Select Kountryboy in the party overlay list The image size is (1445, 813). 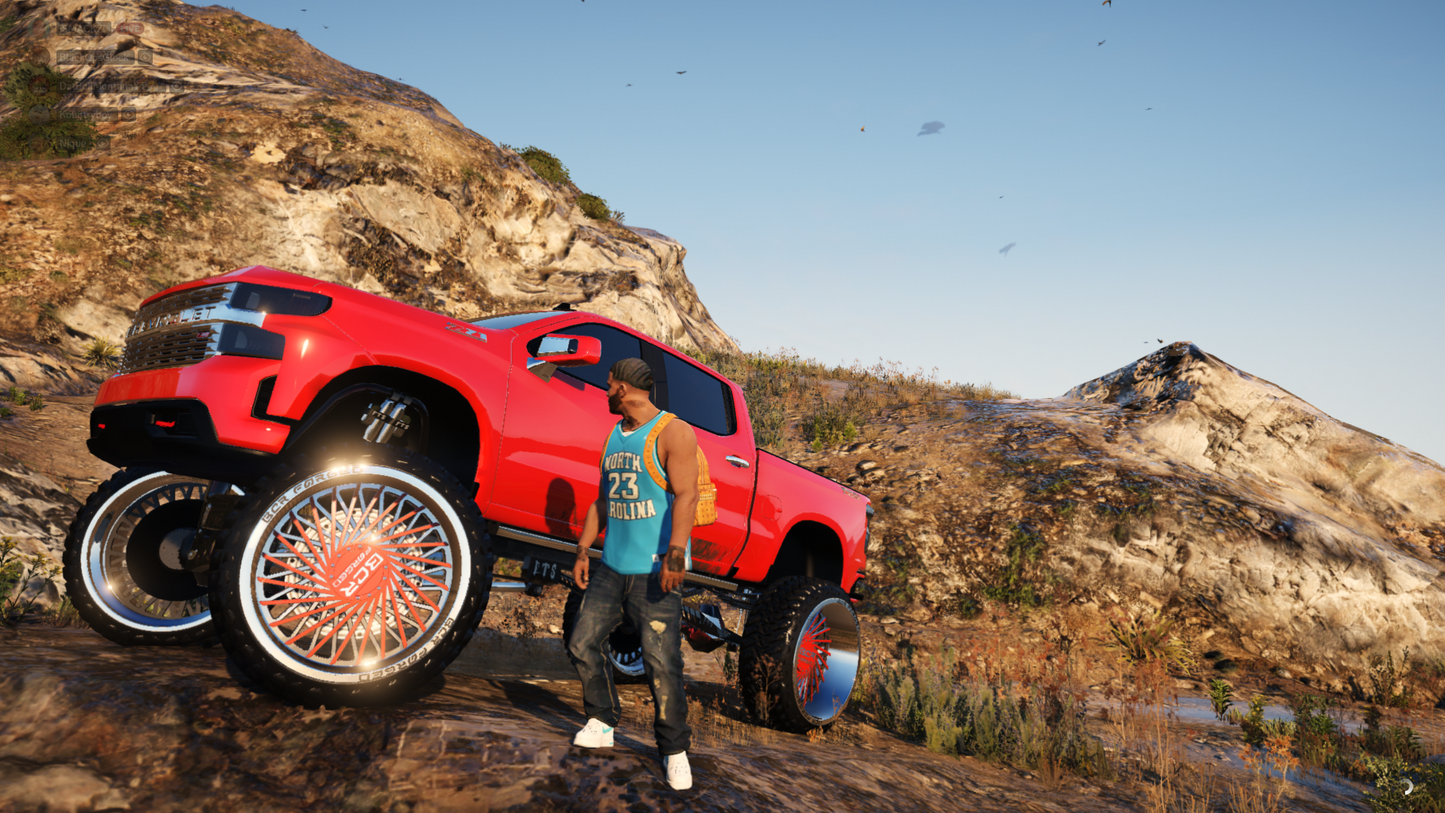86,115
